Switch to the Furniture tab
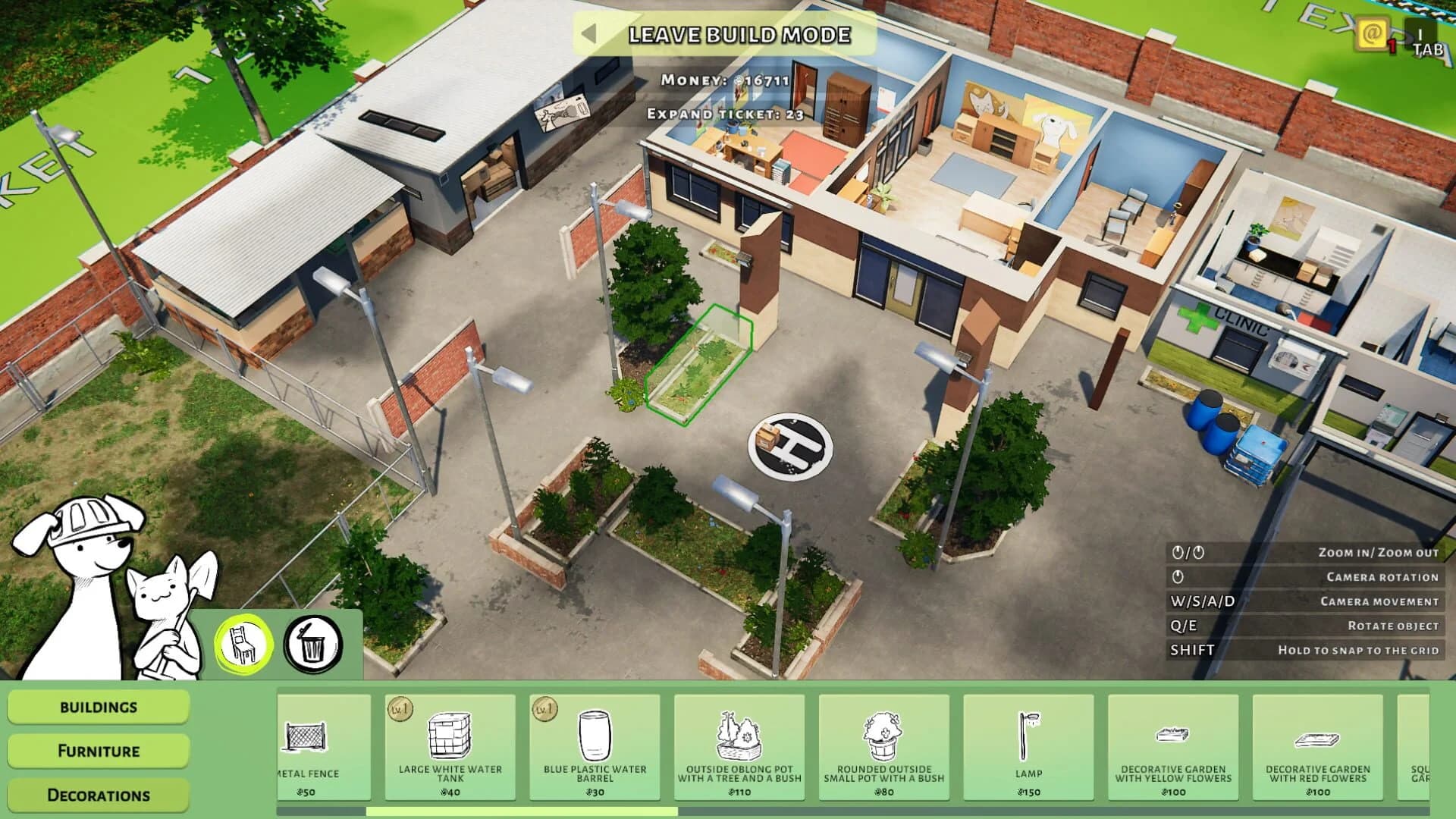The height and width of the screenshot is (819, 1456). click(x=97, y=751)
